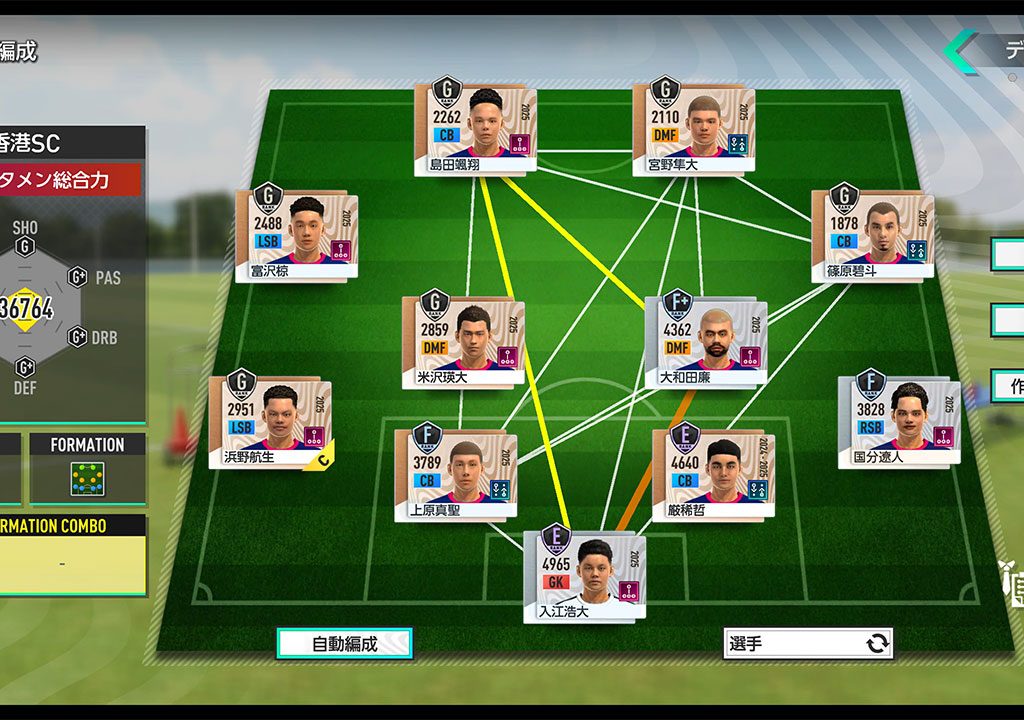
Task: Choose the 宮野隼大 DMF player card
Action: pos(693,130)
